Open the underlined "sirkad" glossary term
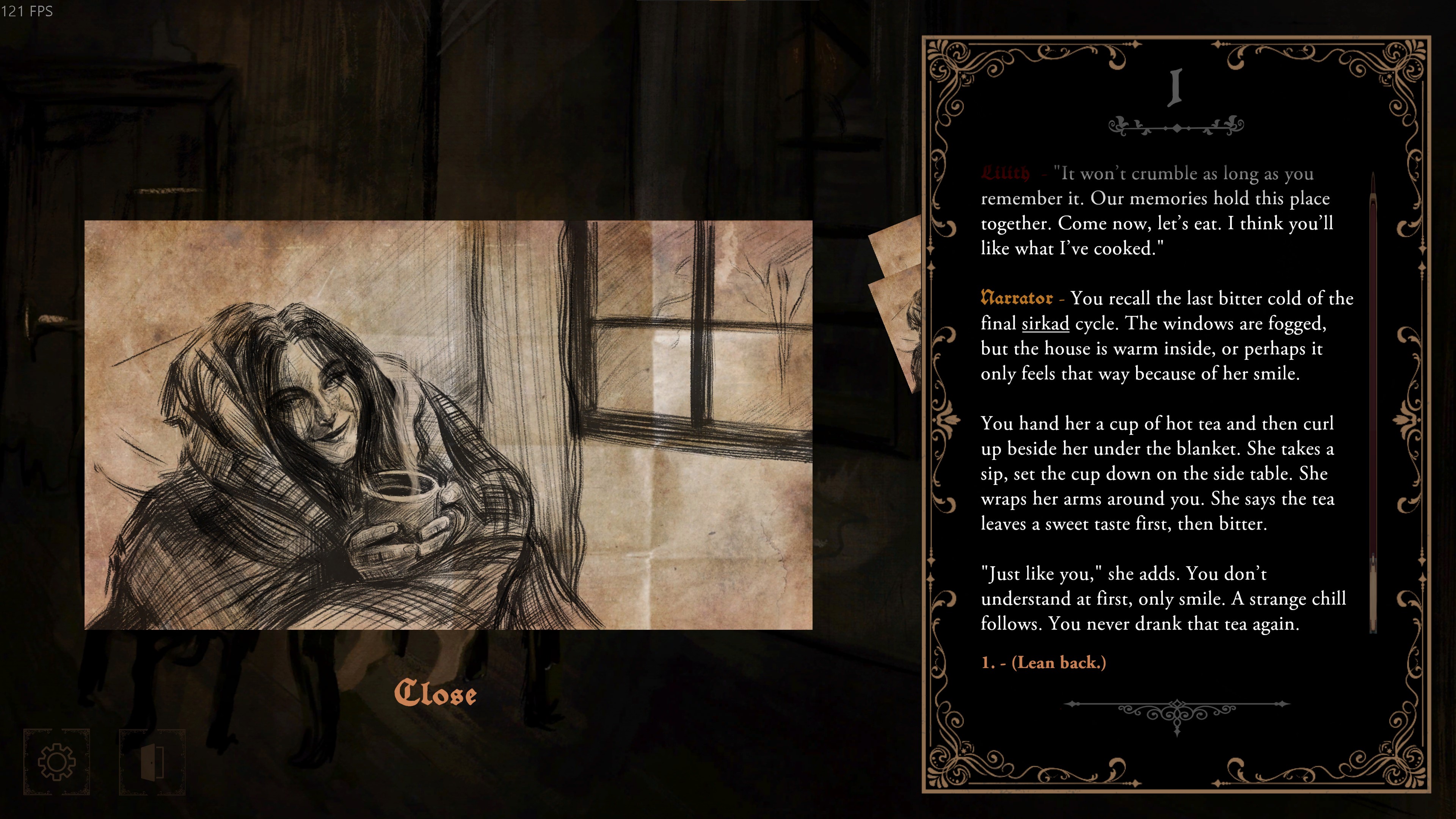Image resolution: width=1456 pixels, height=819 pixels. tap(1045, 323)
